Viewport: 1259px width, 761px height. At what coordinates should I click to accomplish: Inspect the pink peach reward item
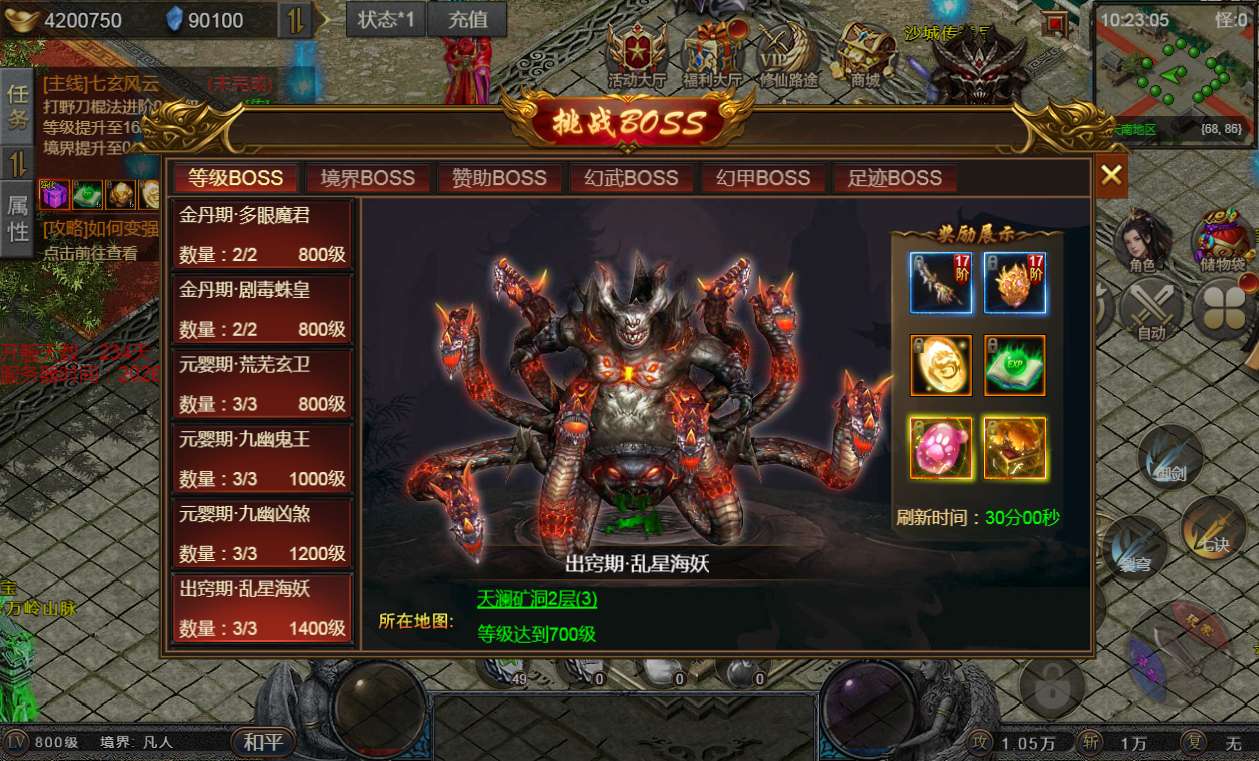940,447
